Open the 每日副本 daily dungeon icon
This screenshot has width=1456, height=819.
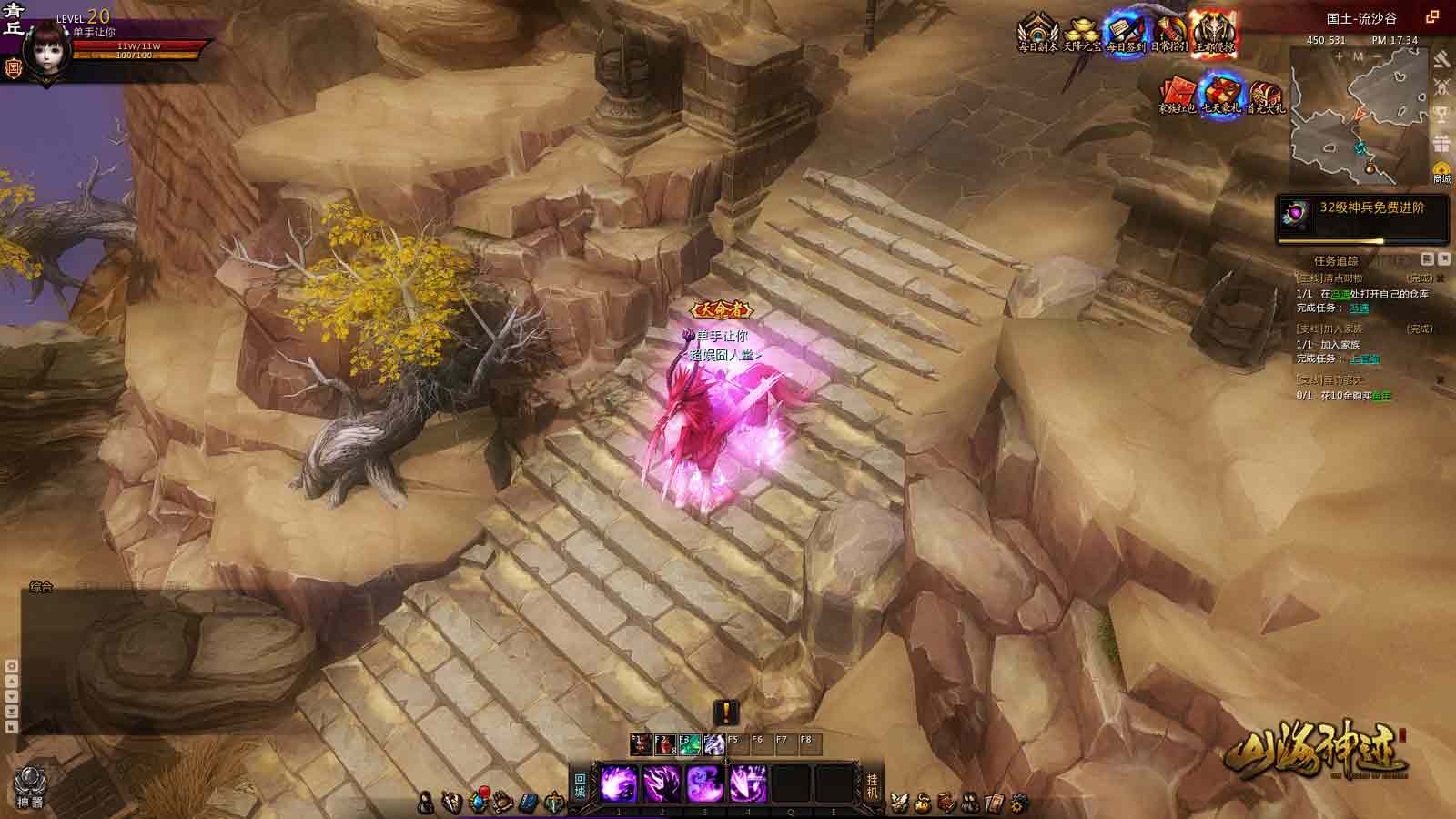pyautogui.click(x=1036, y=33)
